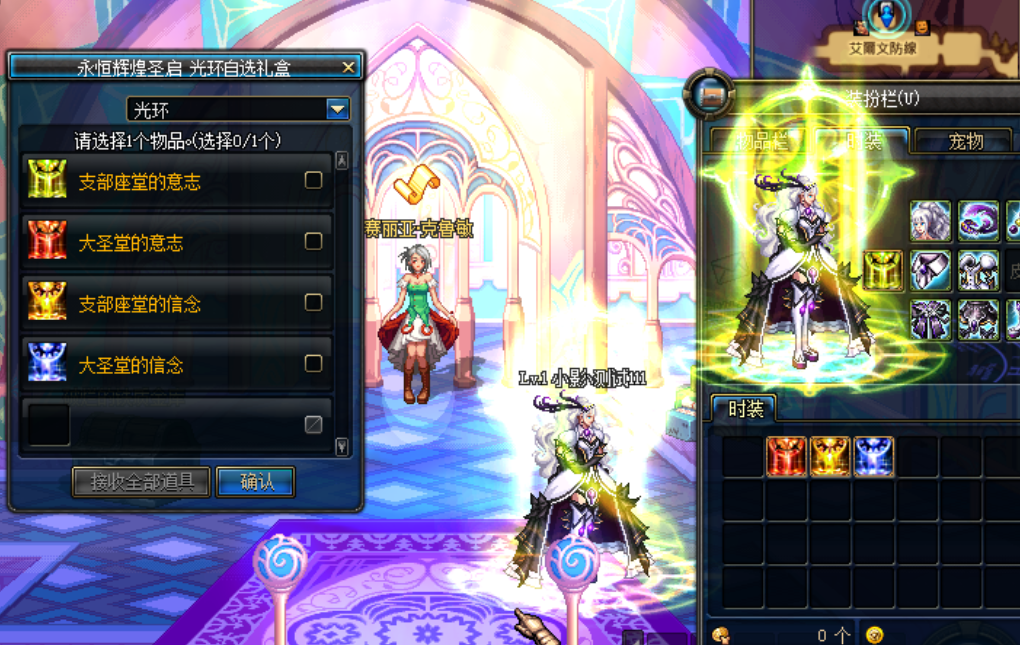Switch to the 物品栏 tab
This screenshot has height=645, width=1020.
tap(762, 141)
